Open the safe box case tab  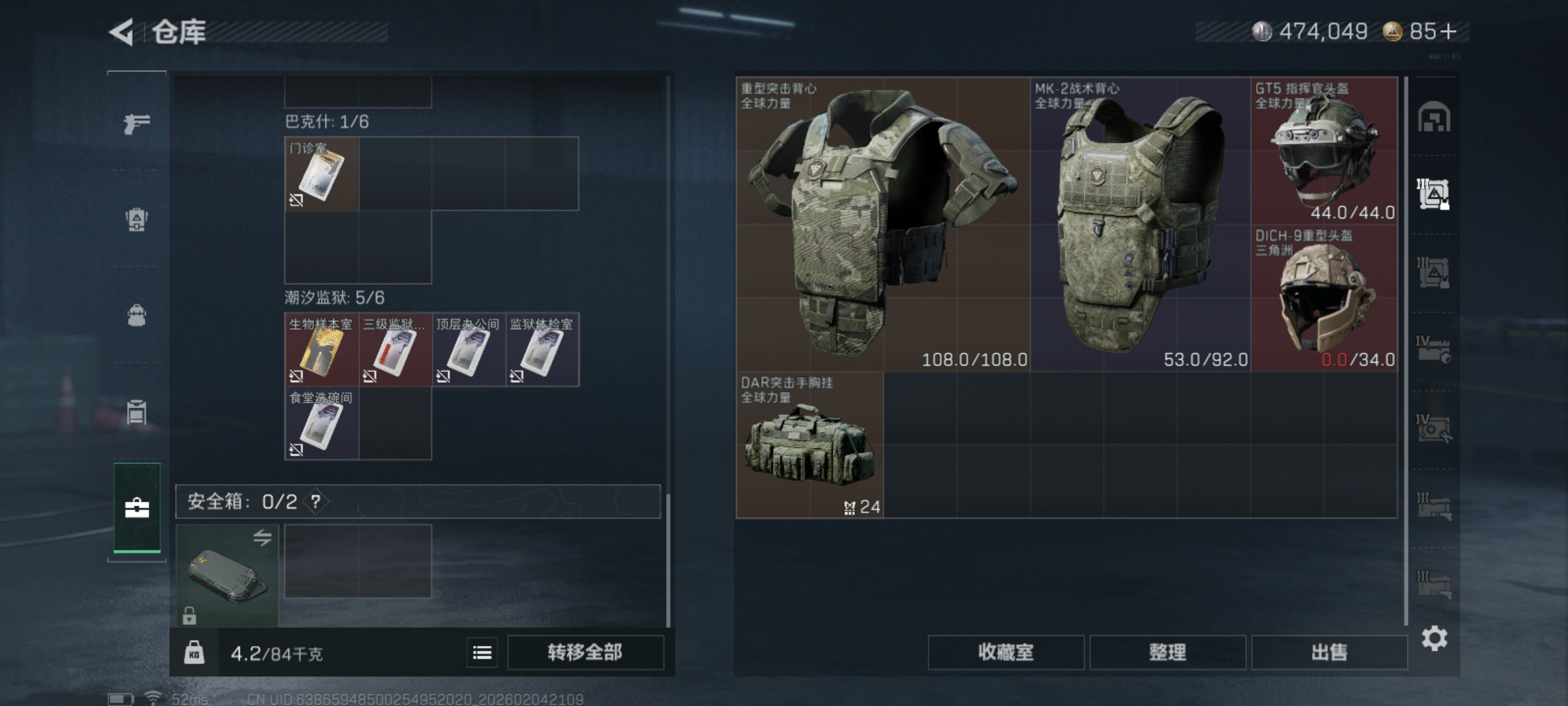pyautogui.click(x=137, y=508)
